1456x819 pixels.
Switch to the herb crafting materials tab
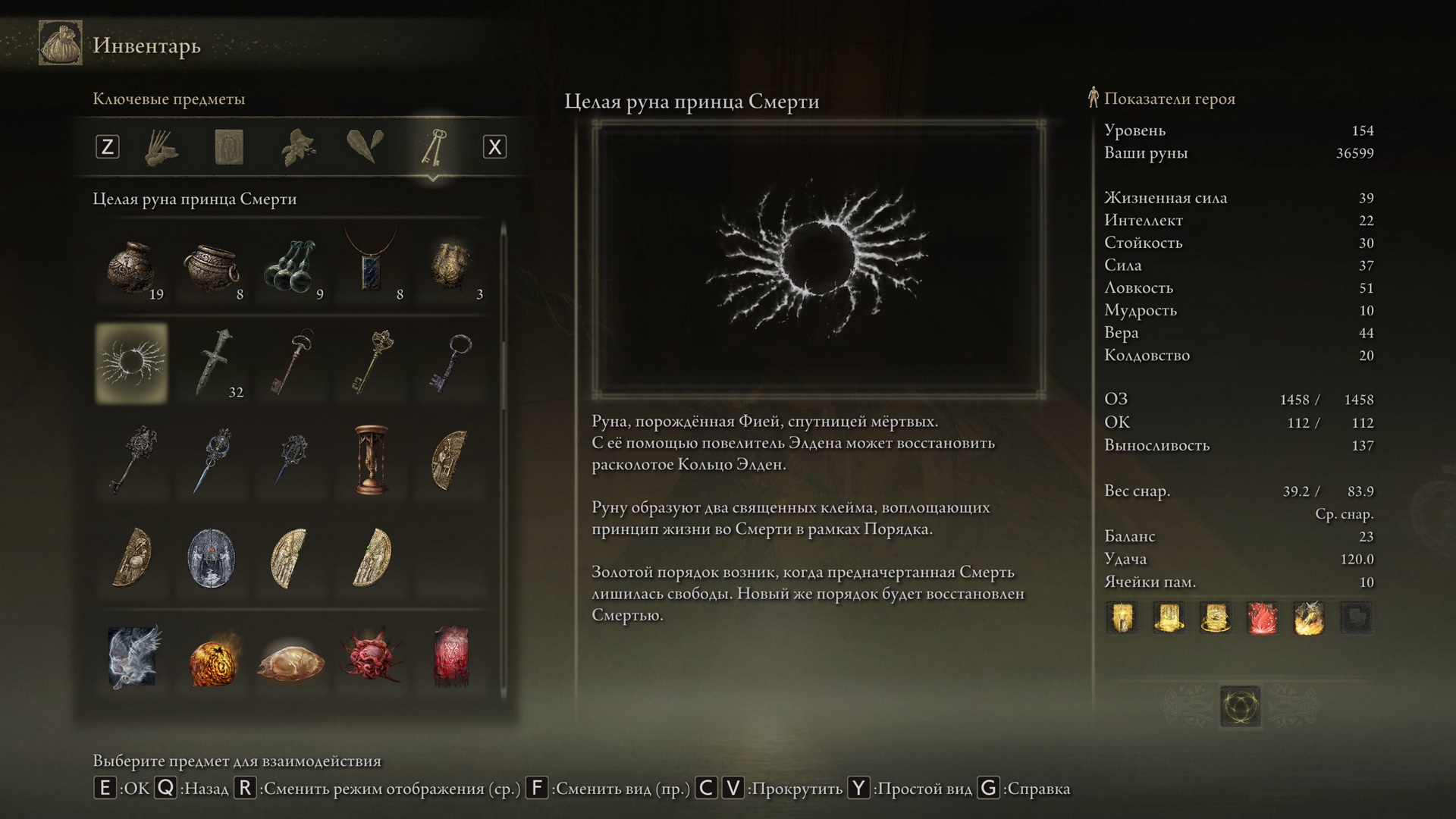pos(298,147)
